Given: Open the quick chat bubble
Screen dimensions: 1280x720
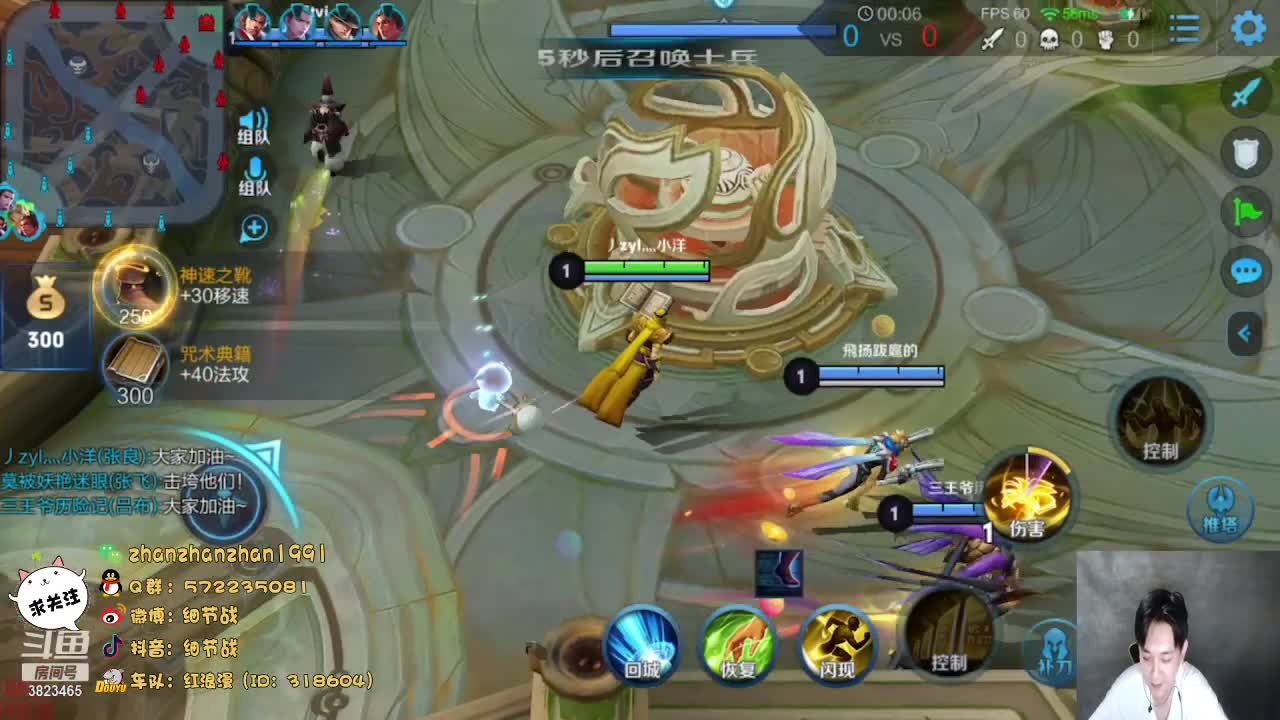Looking at the screenshot, I should [1246, 270].
